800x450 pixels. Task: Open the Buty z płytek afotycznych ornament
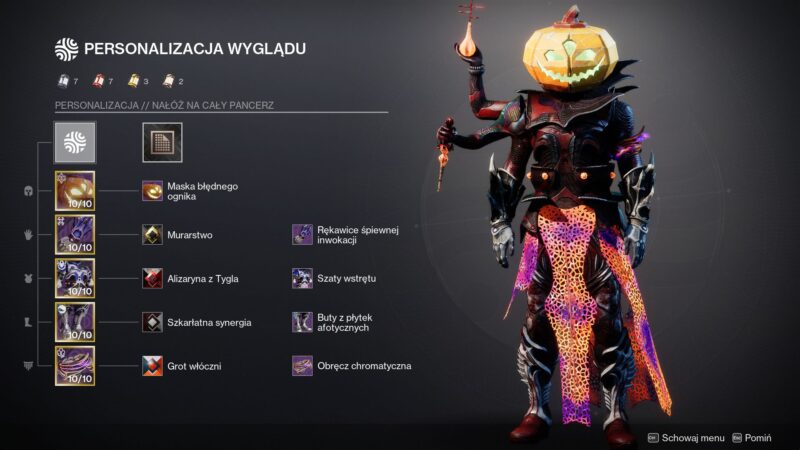tap(302, 322)
